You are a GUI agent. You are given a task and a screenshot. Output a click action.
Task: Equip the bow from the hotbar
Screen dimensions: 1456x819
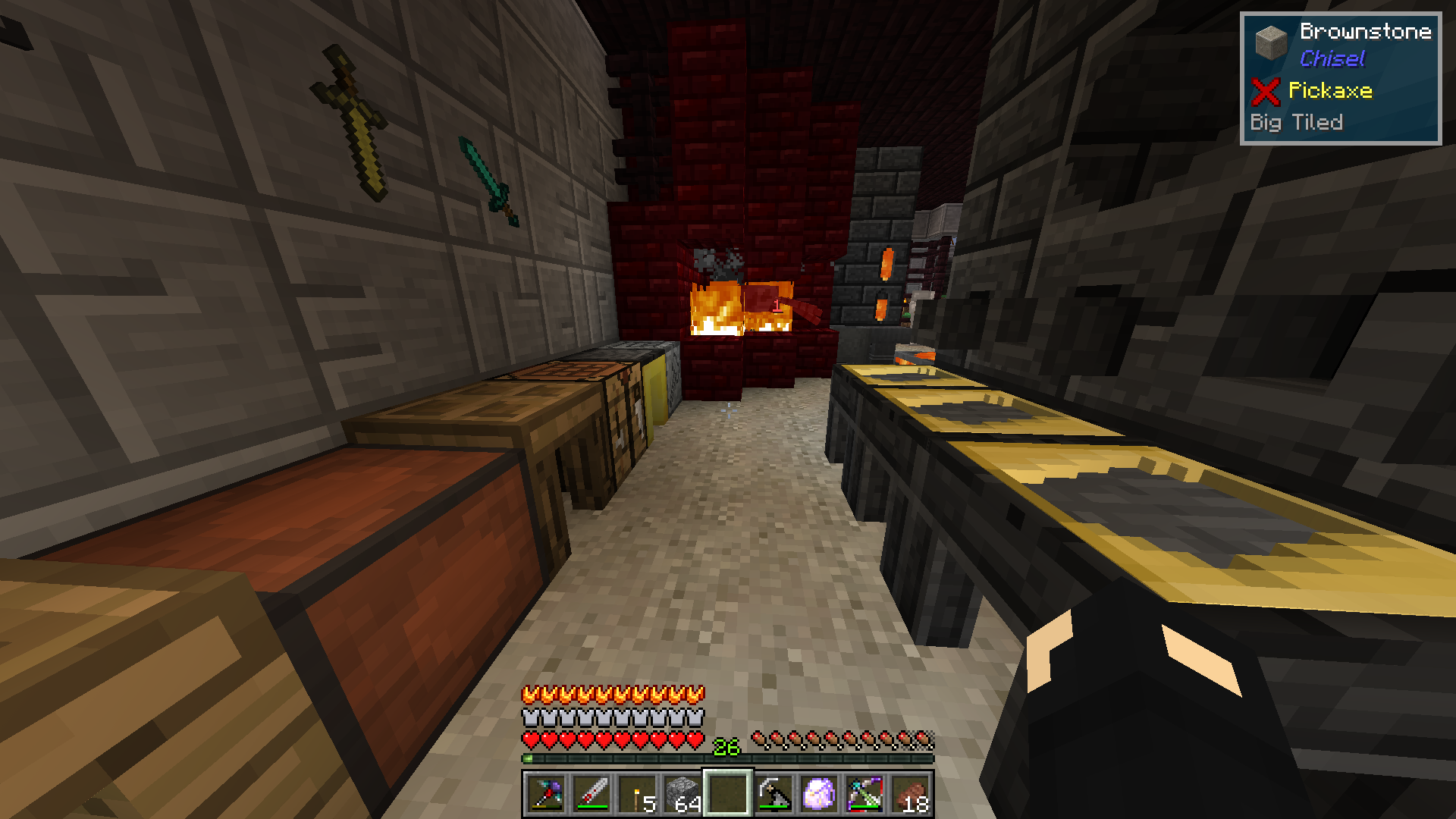(x=864, y=794)
